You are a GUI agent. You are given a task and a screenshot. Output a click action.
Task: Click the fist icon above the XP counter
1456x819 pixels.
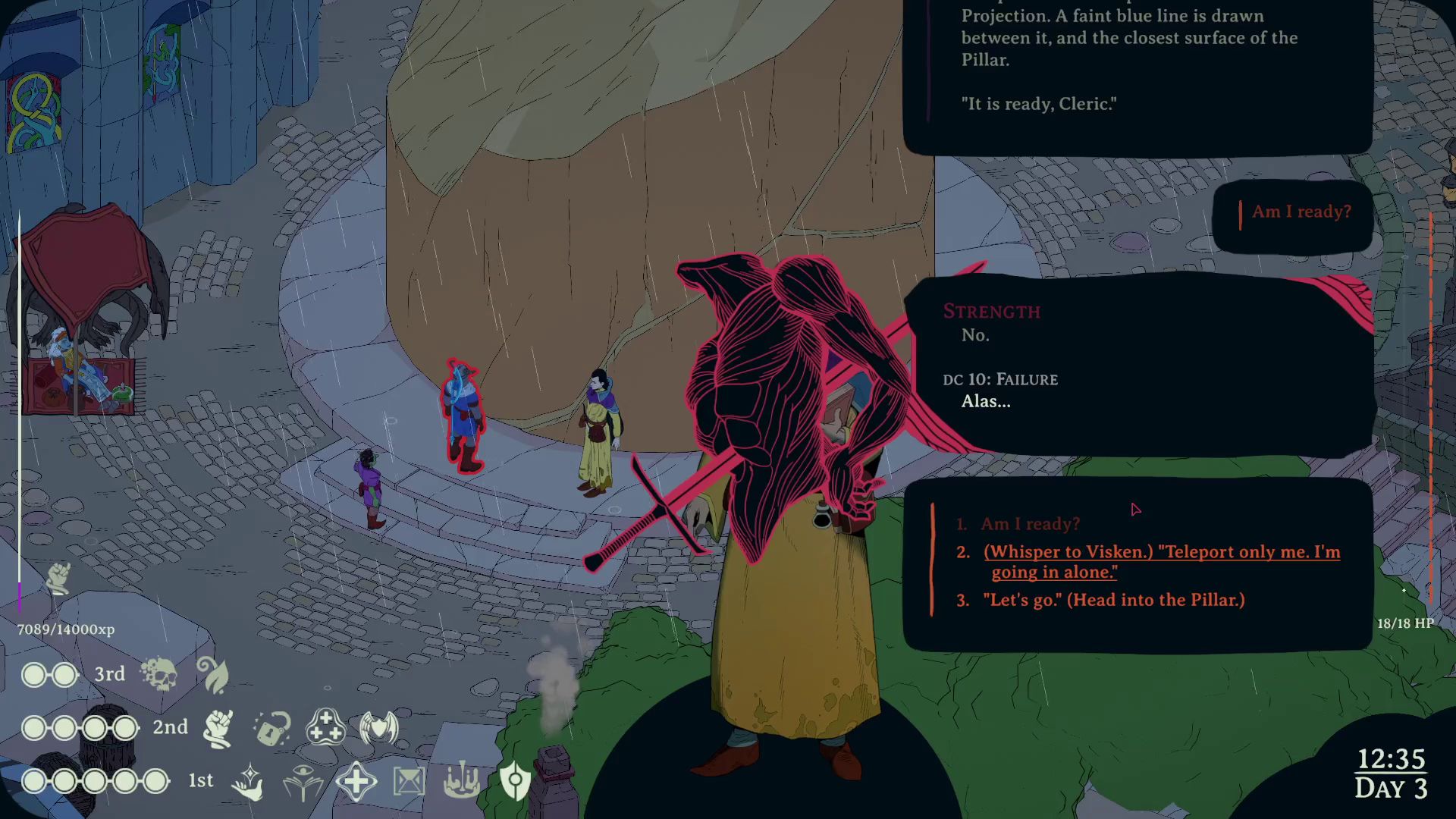pyautogui.click(x=58, y=579)
